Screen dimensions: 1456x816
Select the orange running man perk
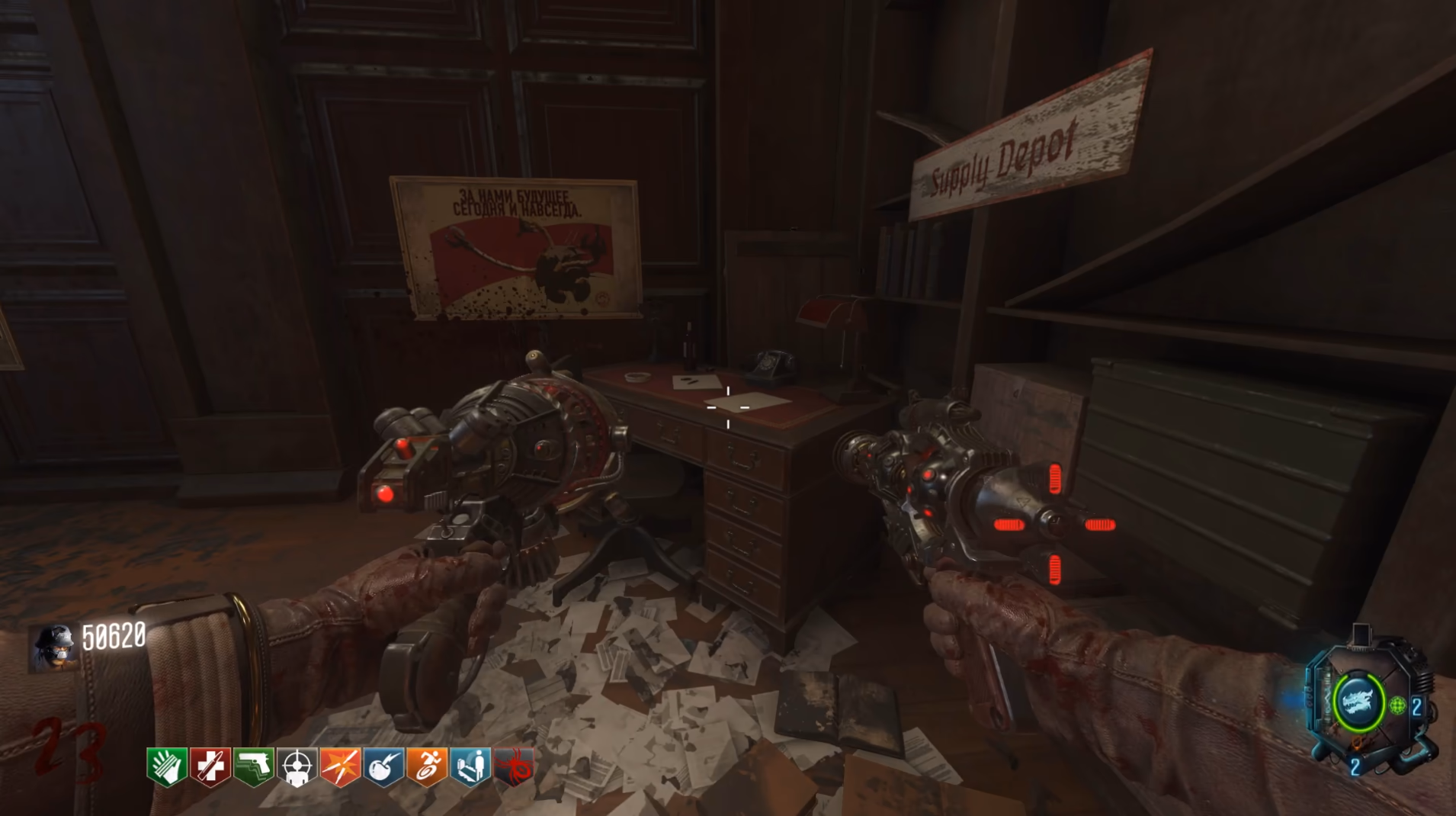click(x=427, y=766)
